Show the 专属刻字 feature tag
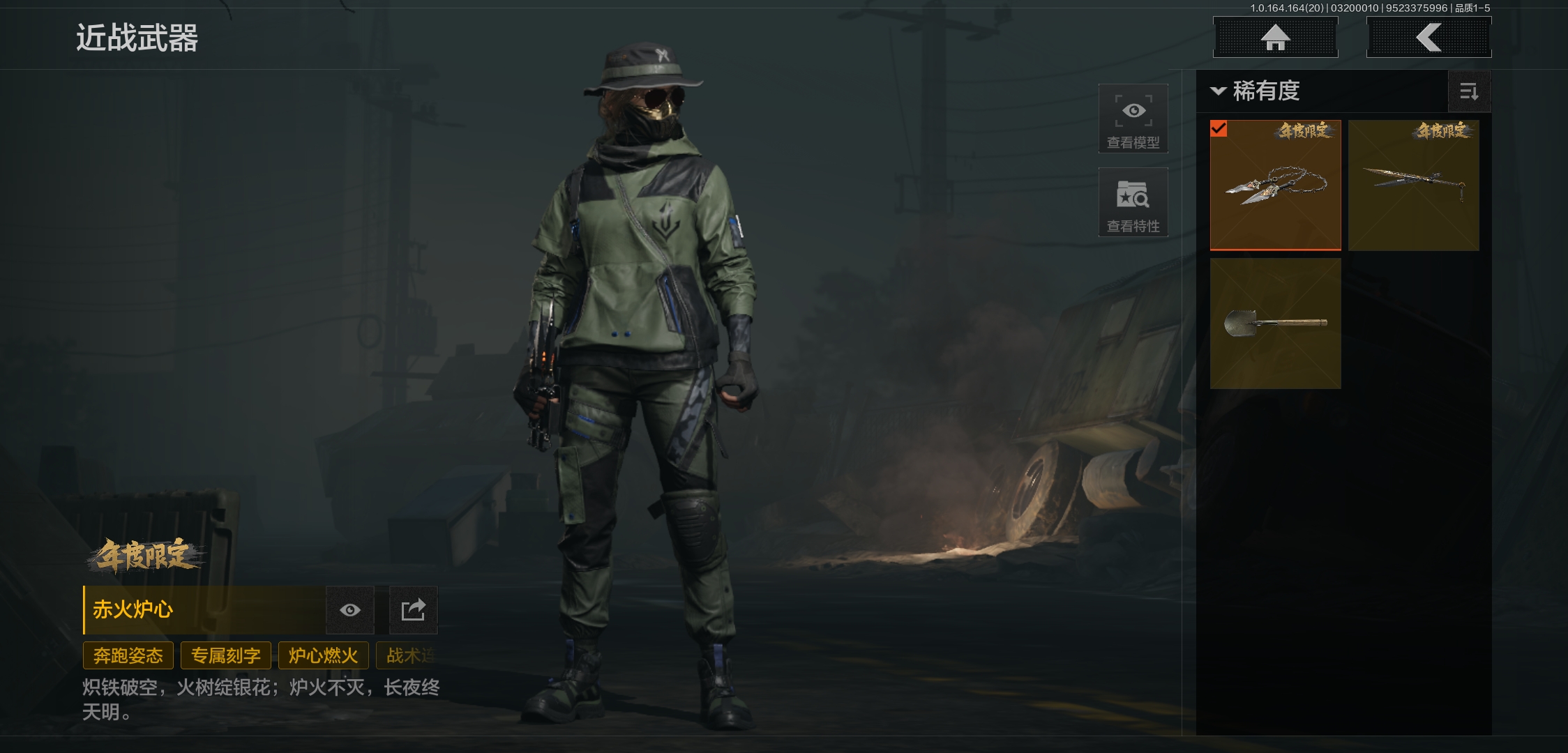 pyautogui.click(x=226, y=655)
